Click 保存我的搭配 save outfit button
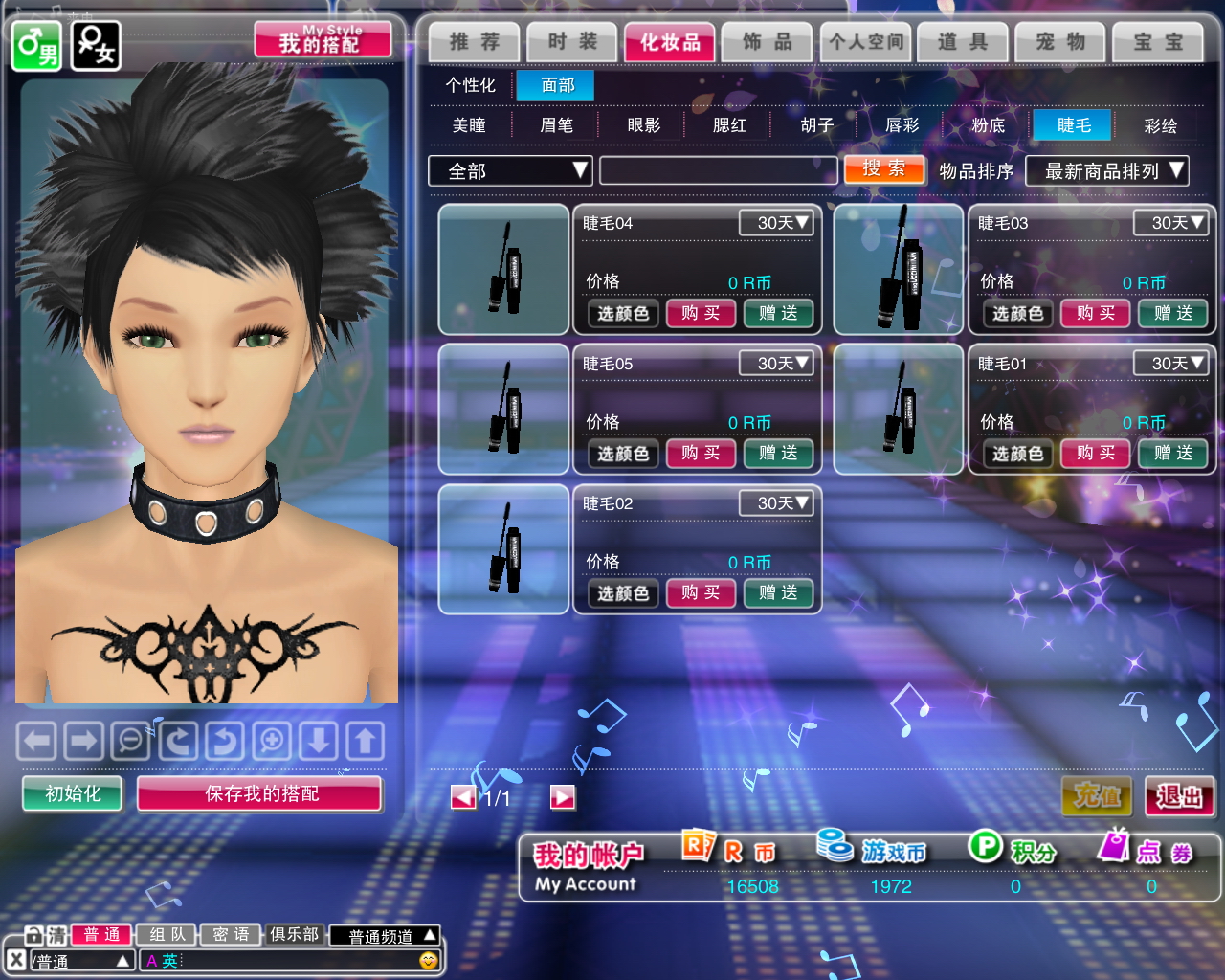 click(x=260, y=793)
